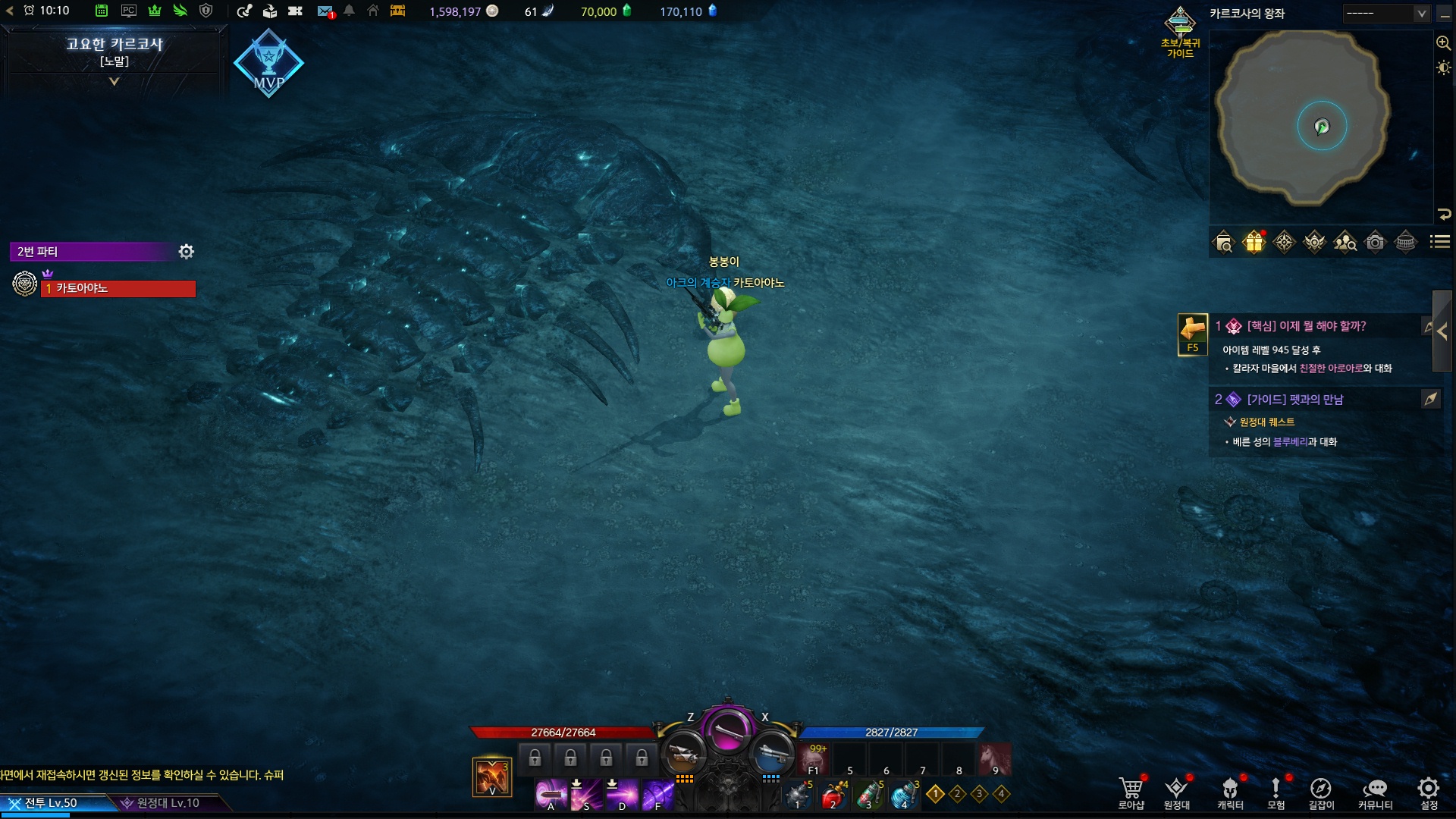Viewport: 1456px width, 819px height.
Task: Open the 모험 adventure menu
Action: tap(1276, 792)
